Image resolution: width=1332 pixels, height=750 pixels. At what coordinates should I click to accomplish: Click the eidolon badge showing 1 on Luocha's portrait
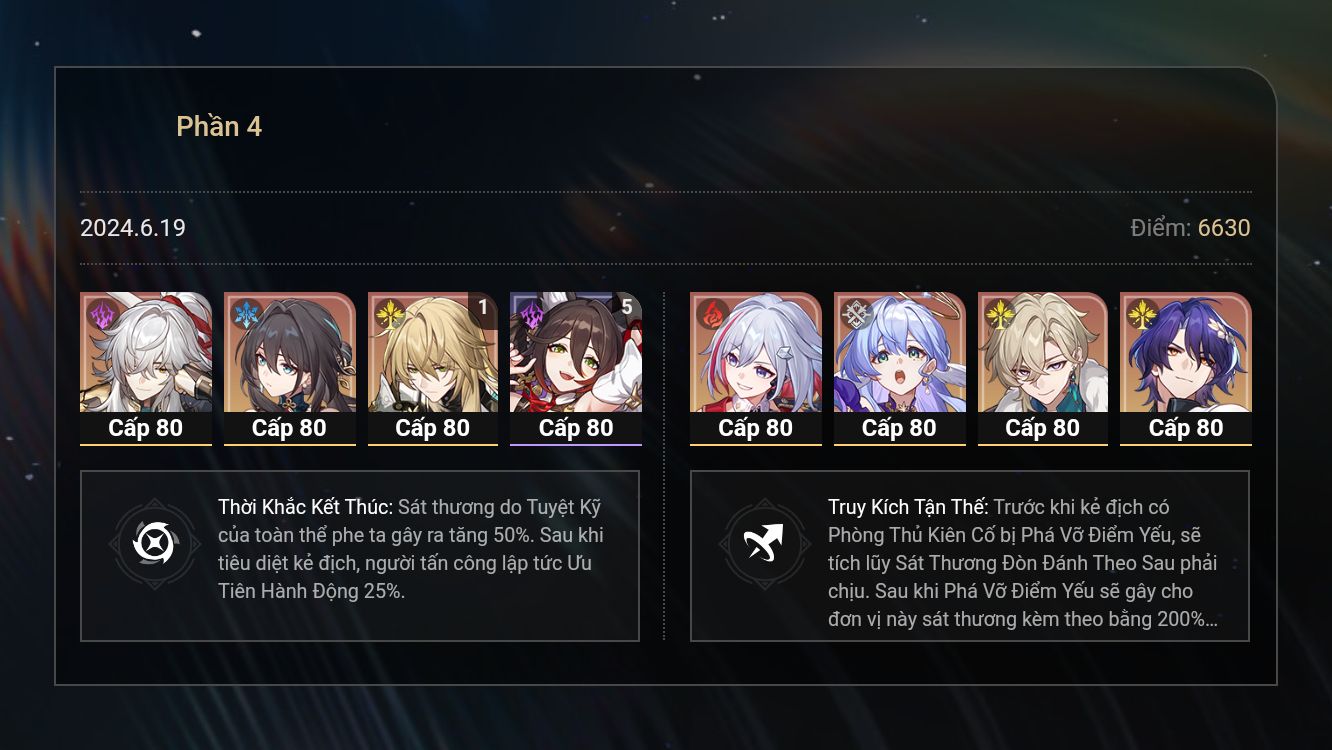(482, 309)
